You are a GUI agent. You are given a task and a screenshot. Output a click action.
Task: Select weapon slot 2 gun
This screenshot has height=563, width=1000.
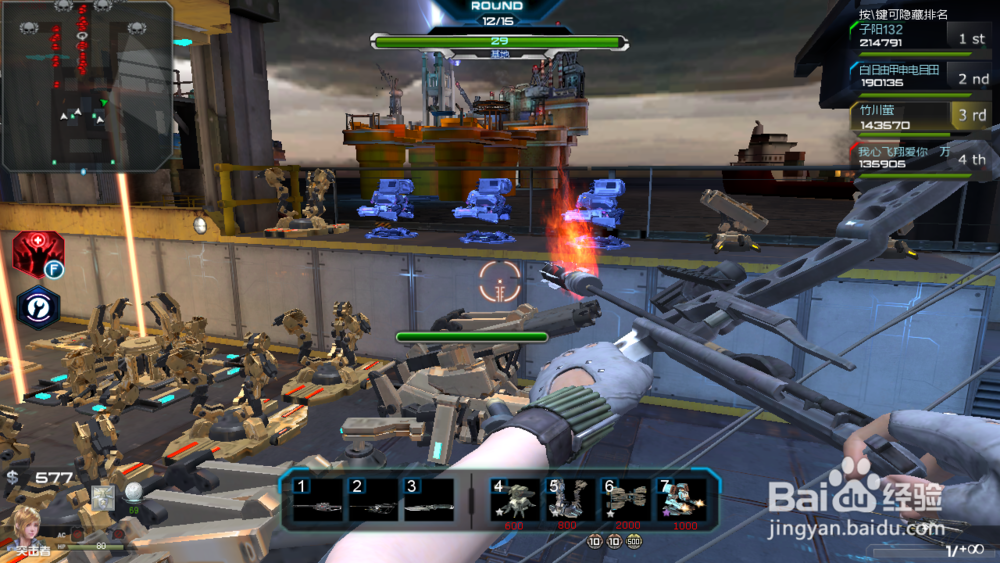[372, 500]
